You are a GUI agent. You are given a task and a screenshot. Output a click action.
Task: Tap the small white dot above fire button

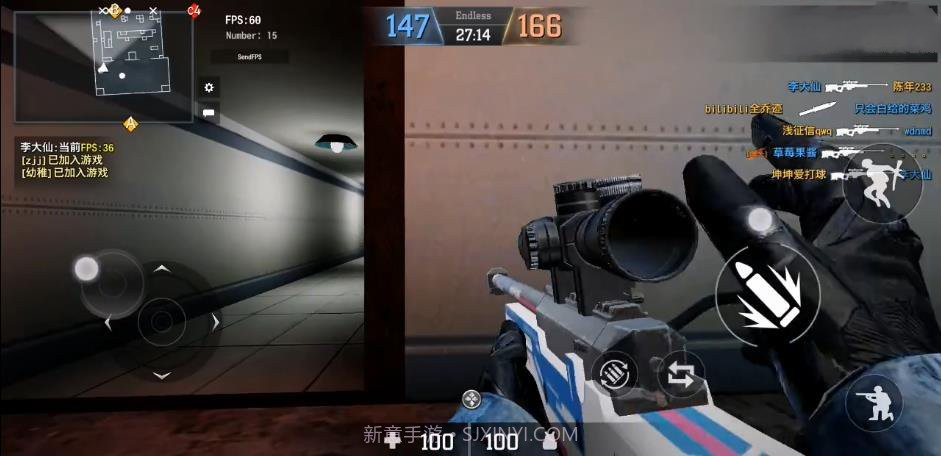point(760,220)
